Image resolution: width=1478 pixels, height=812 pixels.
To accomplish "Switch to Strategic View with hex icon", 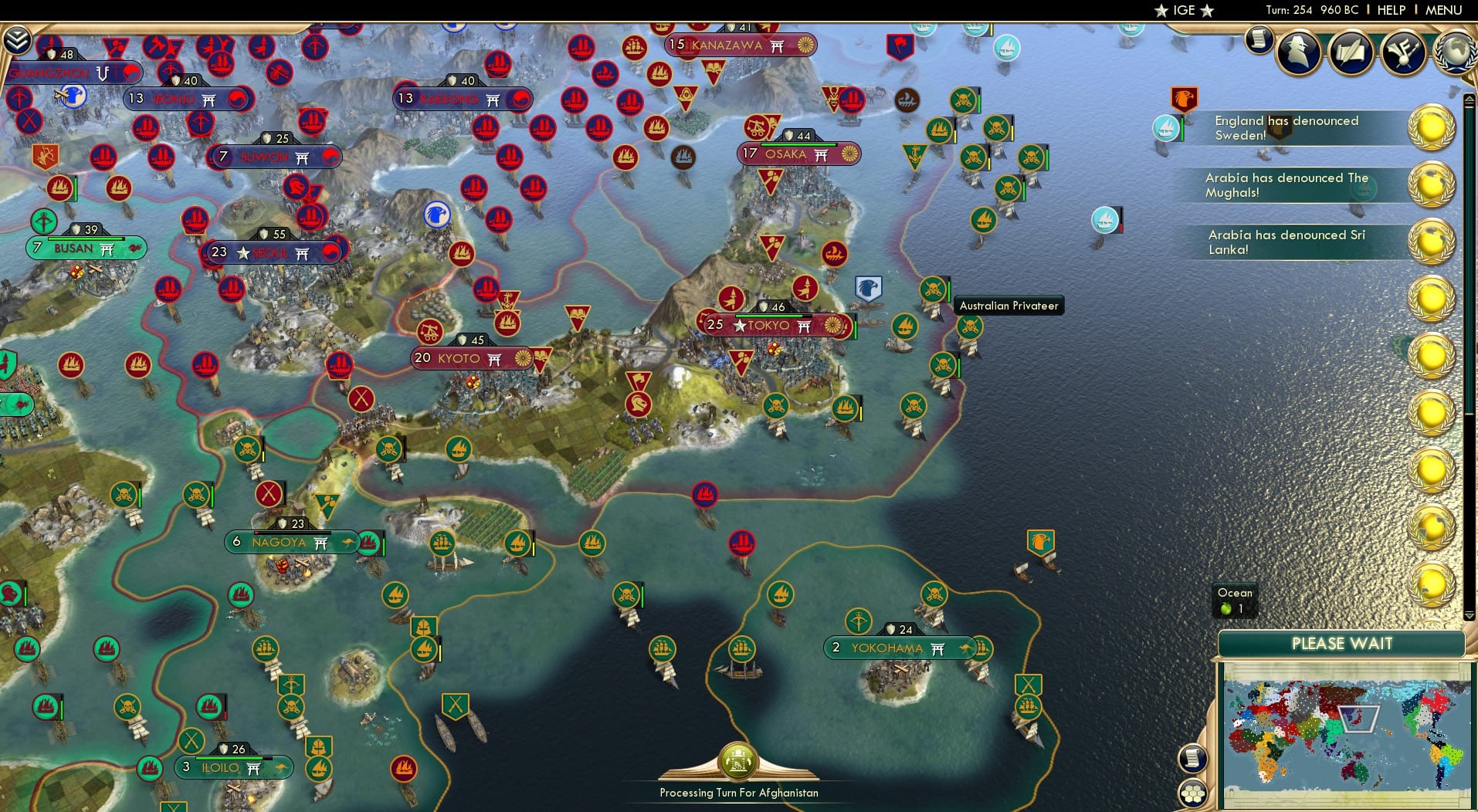I will (x=1194, y=792).
